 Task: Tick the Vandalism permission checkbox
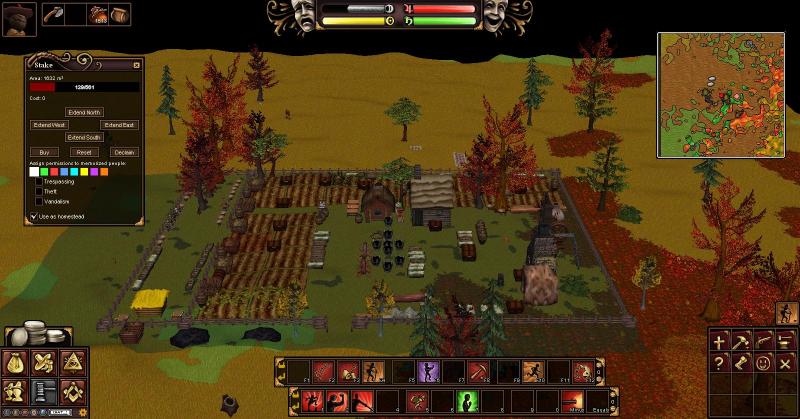40,202
